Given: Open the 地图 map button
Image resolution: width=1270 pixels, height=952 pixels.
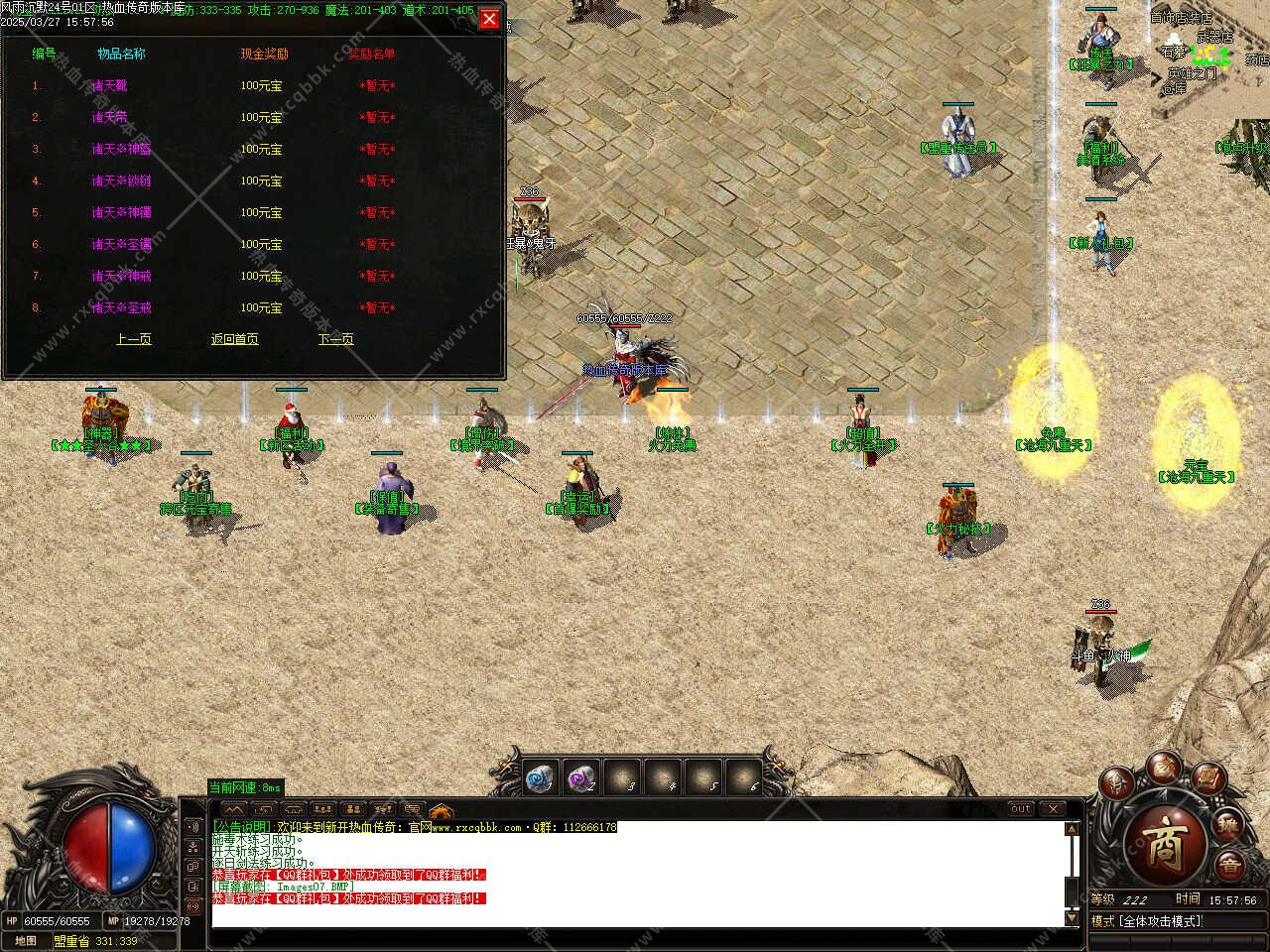Looking at the screenshot, I should (26, 941).
